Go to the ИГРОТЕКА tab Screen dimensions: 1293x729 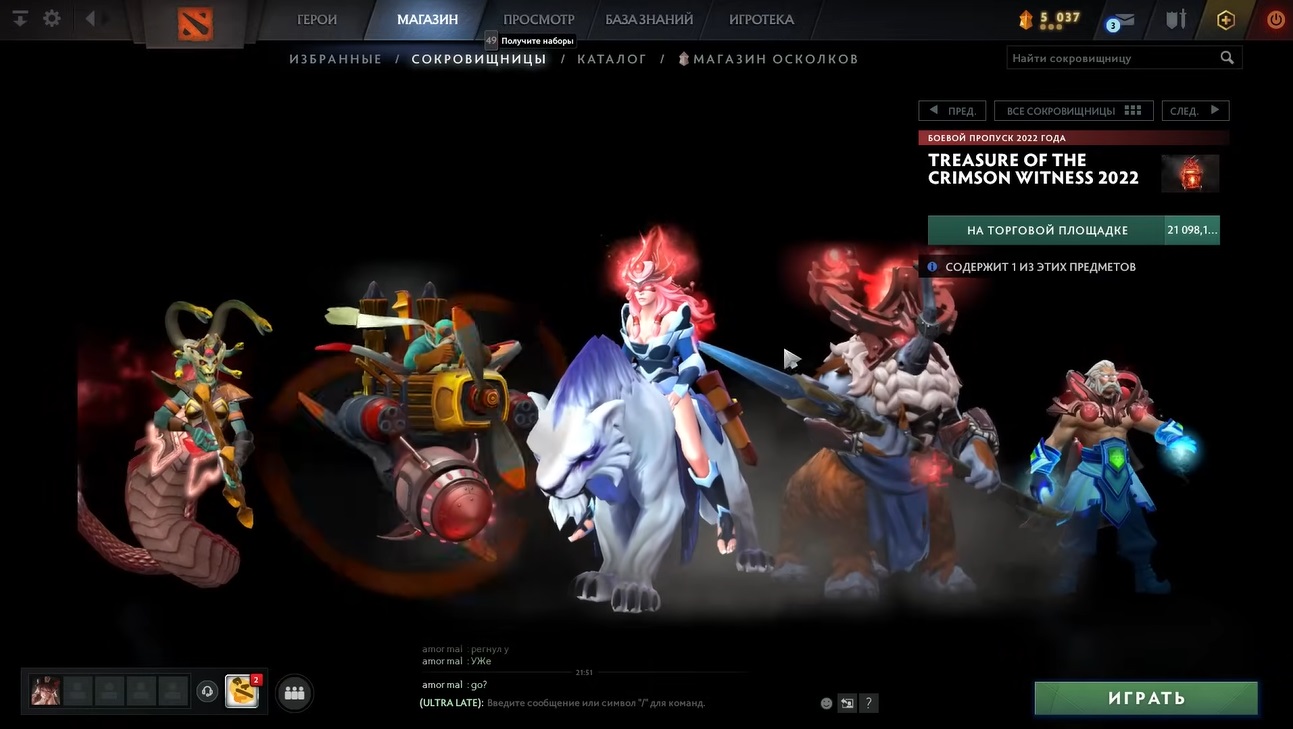pyautogui.click(x=761, y=19)
